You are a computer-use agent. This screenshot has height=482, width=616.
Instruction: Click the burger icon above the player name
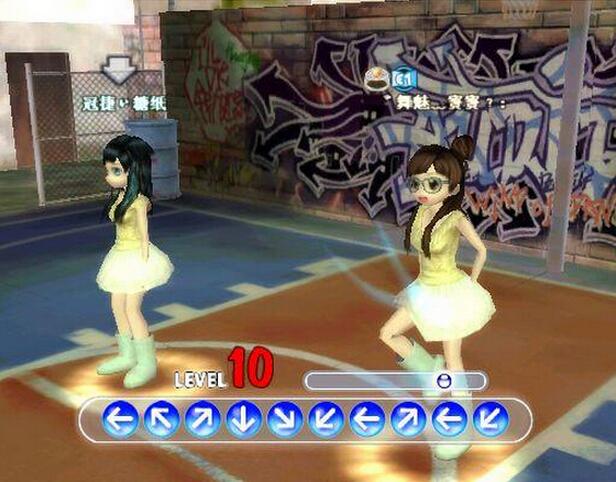379,77
